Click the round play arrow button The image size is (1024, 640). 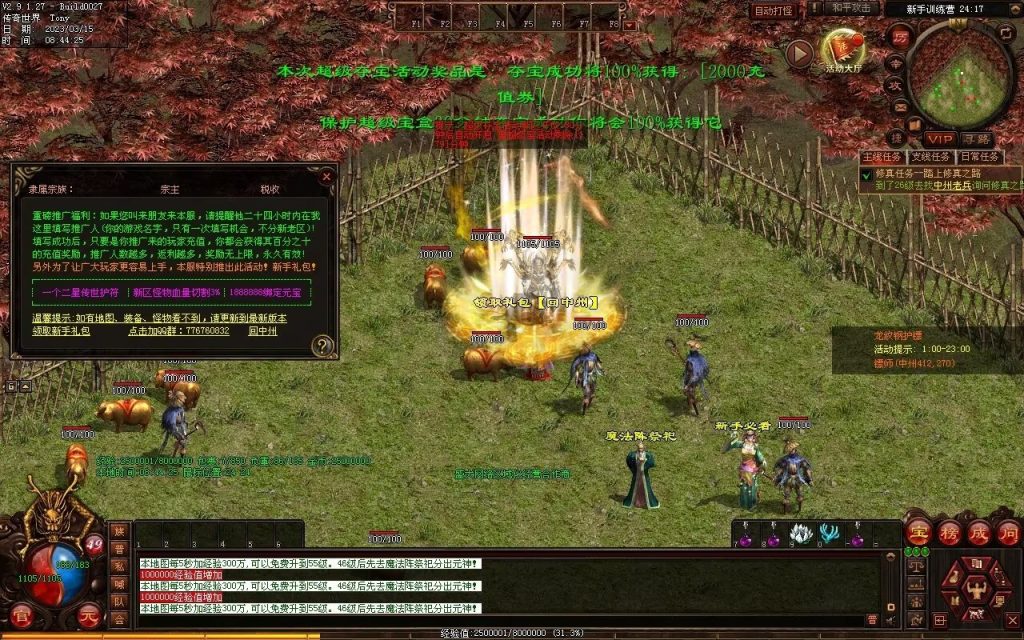(x=798, y=53)
